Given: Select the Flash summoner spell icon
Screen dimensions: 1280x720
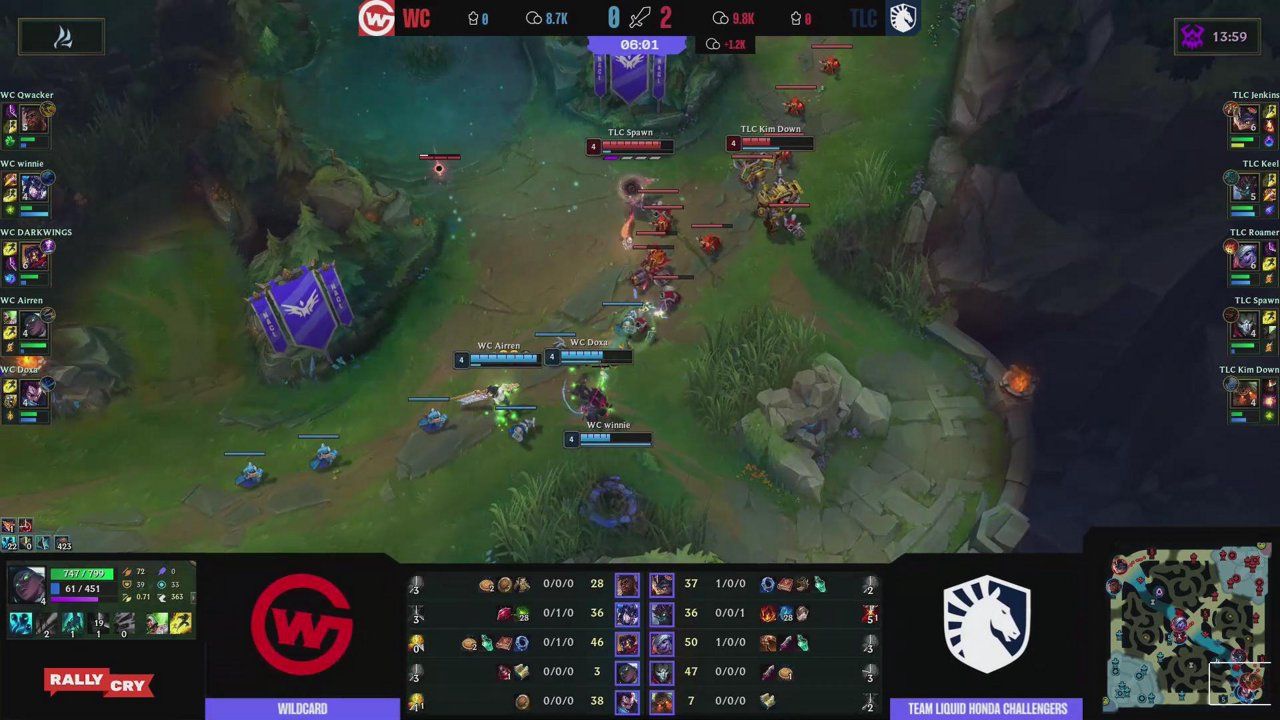Looking at the screenshot, I should (180, 622).
